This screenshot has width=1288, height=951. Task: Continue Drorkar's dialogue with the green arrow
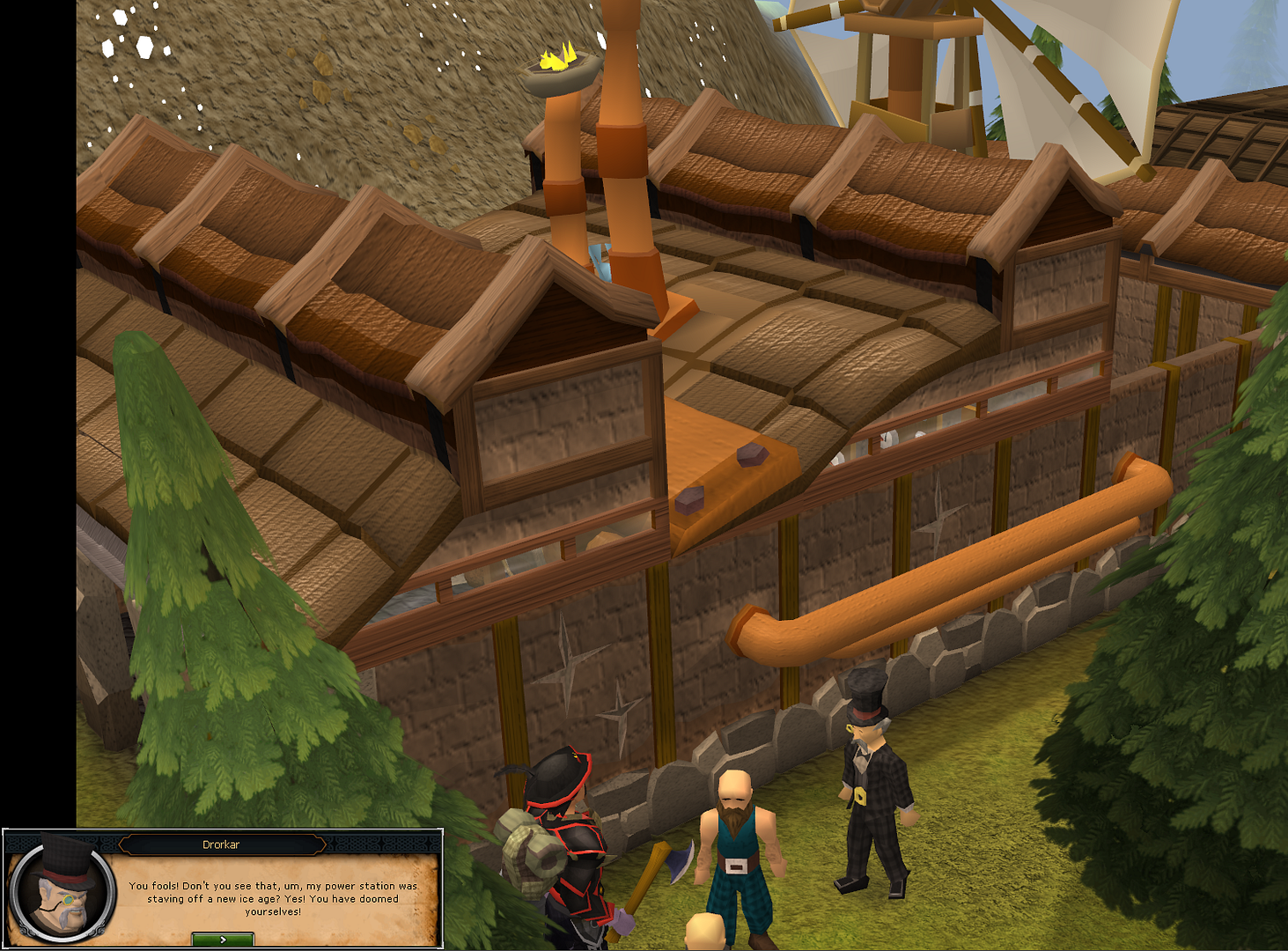click(x=223, y=940)
